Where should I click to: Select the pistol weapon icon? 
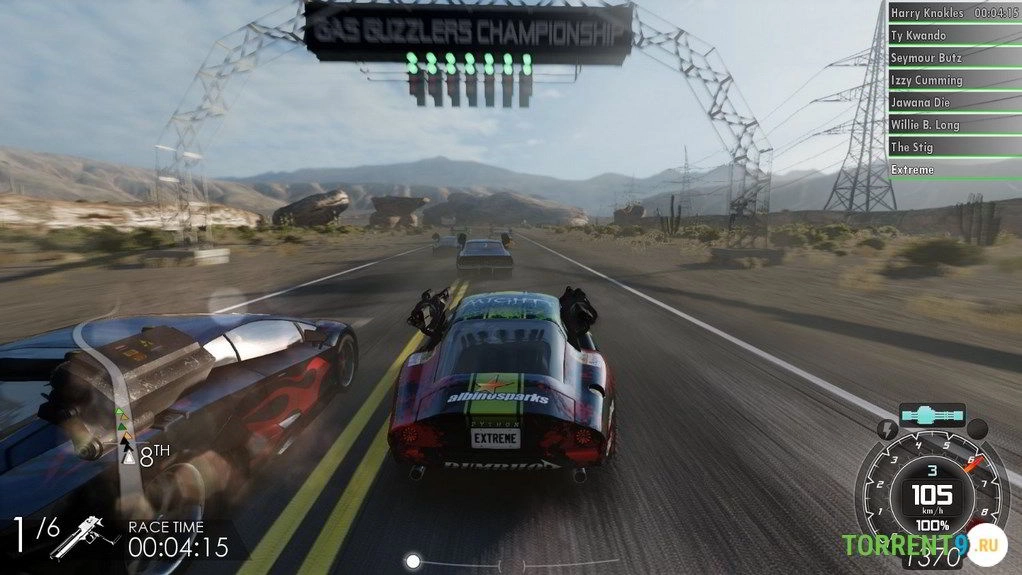(x=85, y=537)
